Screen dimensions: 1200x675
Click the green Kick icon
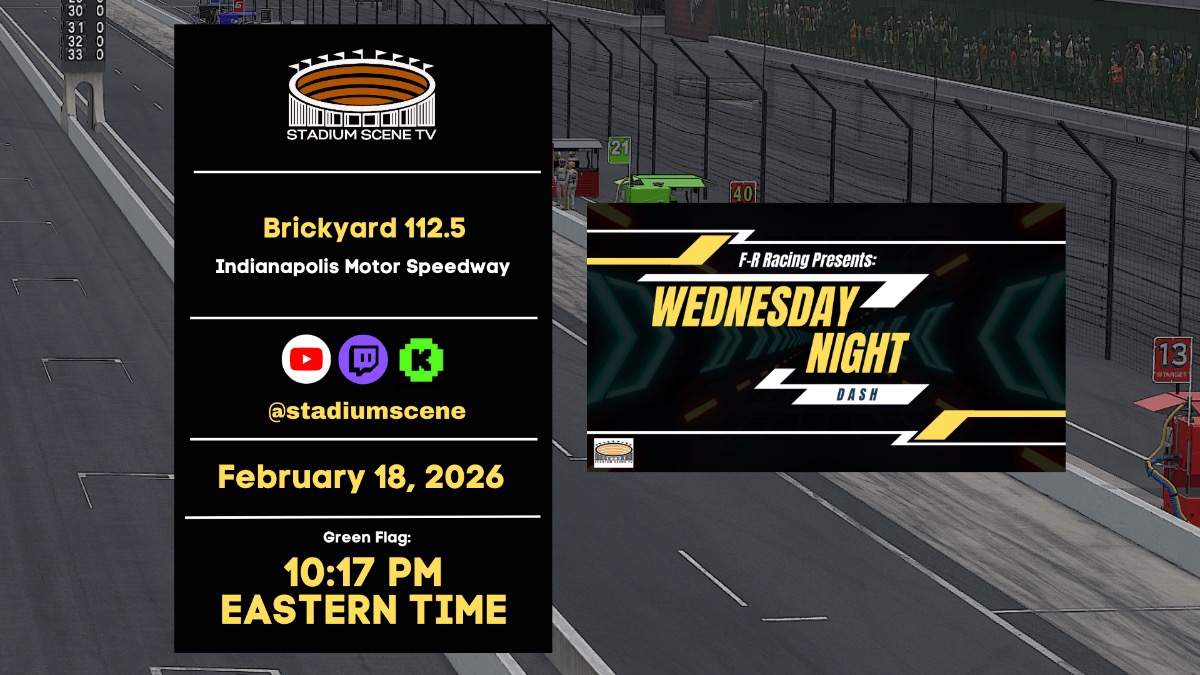(x=421, y=360)
